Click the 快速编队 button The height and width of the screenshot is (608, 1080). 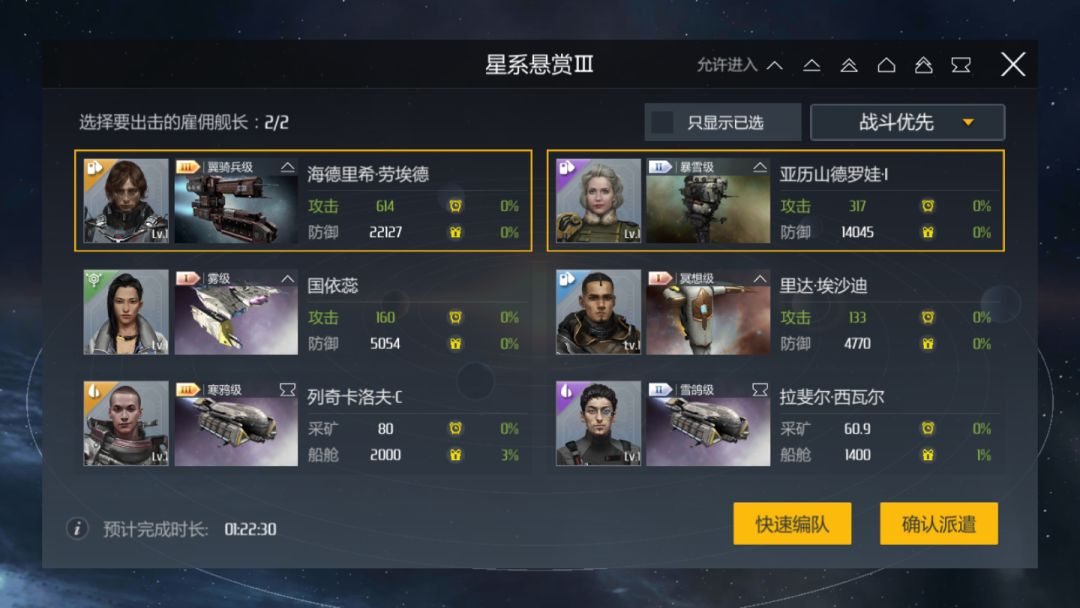[x=792, y=524]
